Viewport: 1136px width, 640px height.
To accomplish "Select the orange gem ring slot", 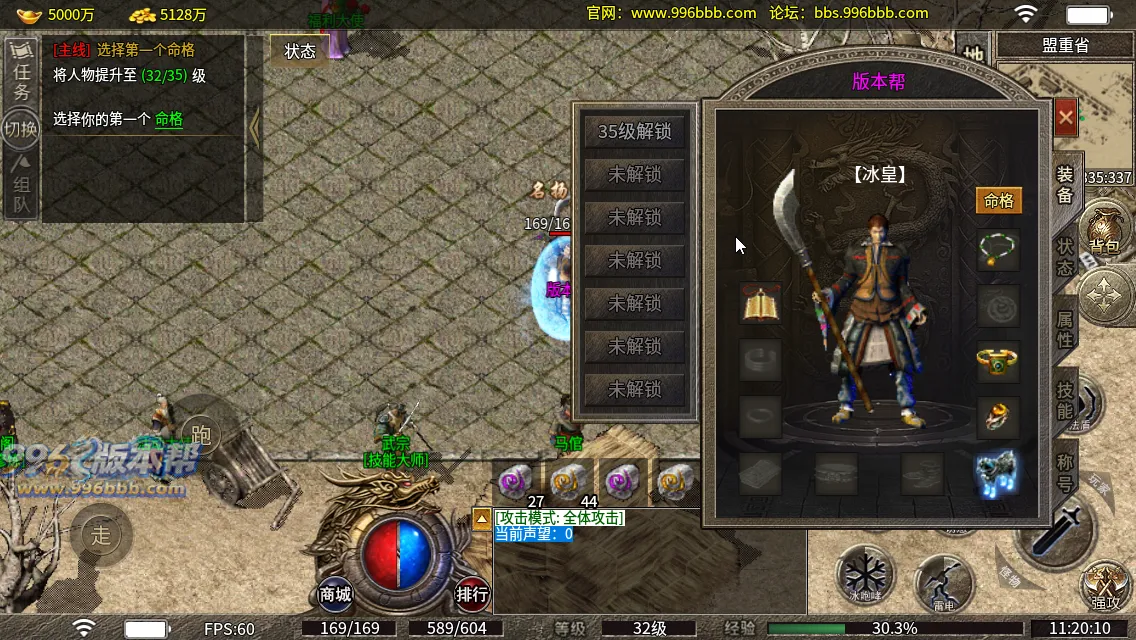I will point(998,416).
